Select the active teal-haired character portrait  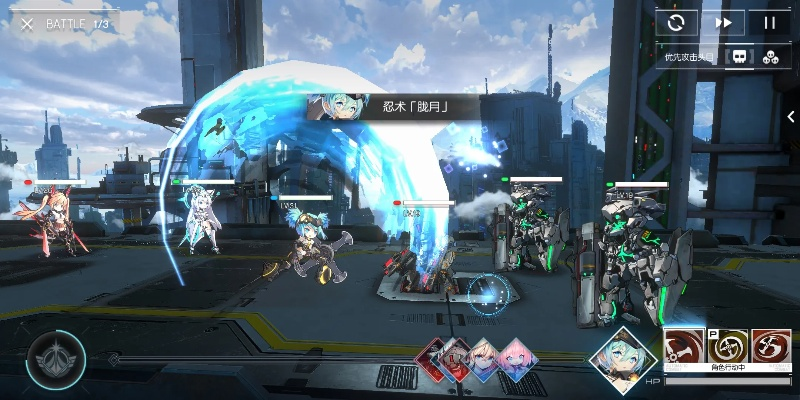point(627,357)
